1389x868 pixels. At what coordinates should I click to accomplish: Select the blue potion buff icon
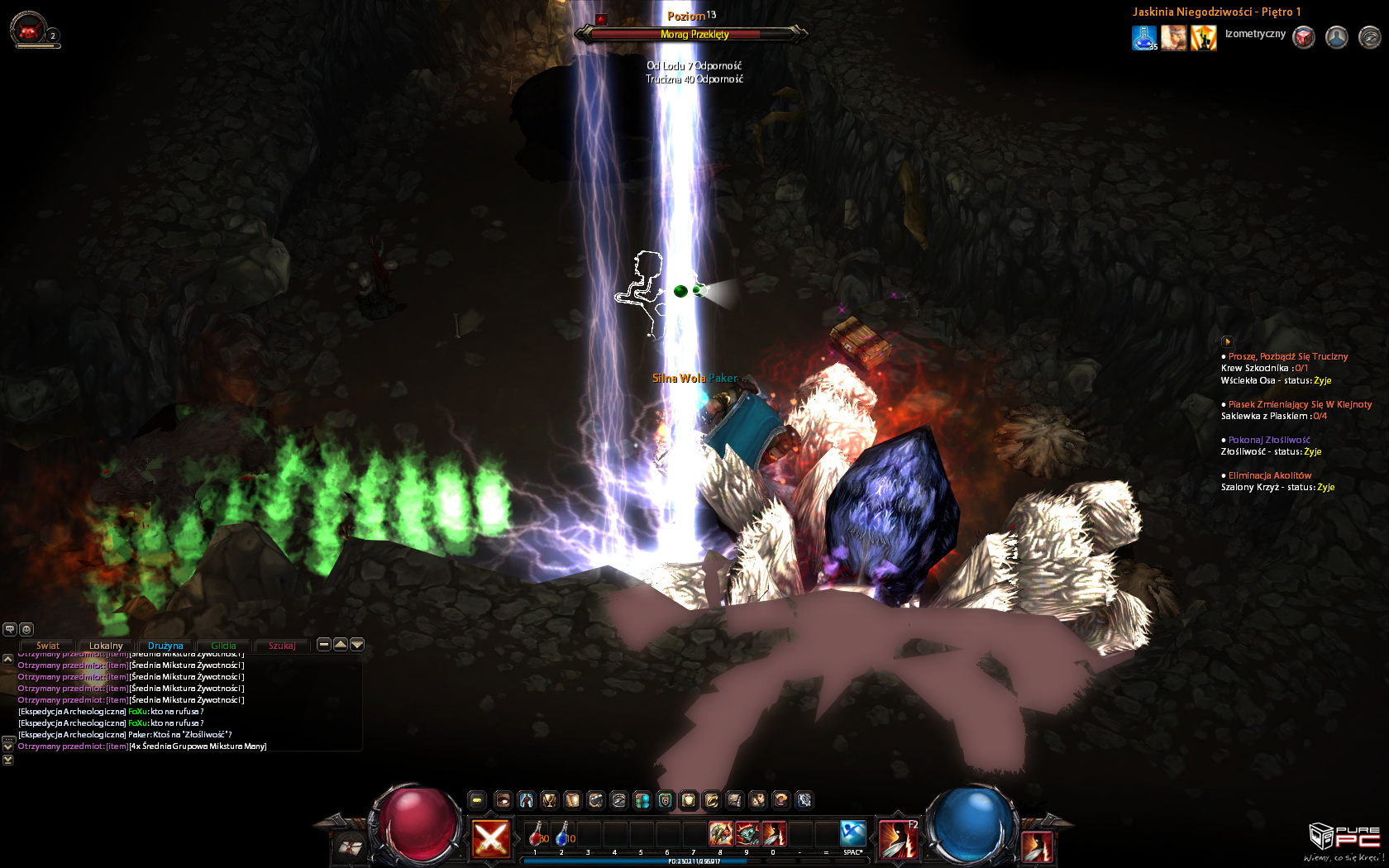pyautogui.click(x=1144, y=38)
